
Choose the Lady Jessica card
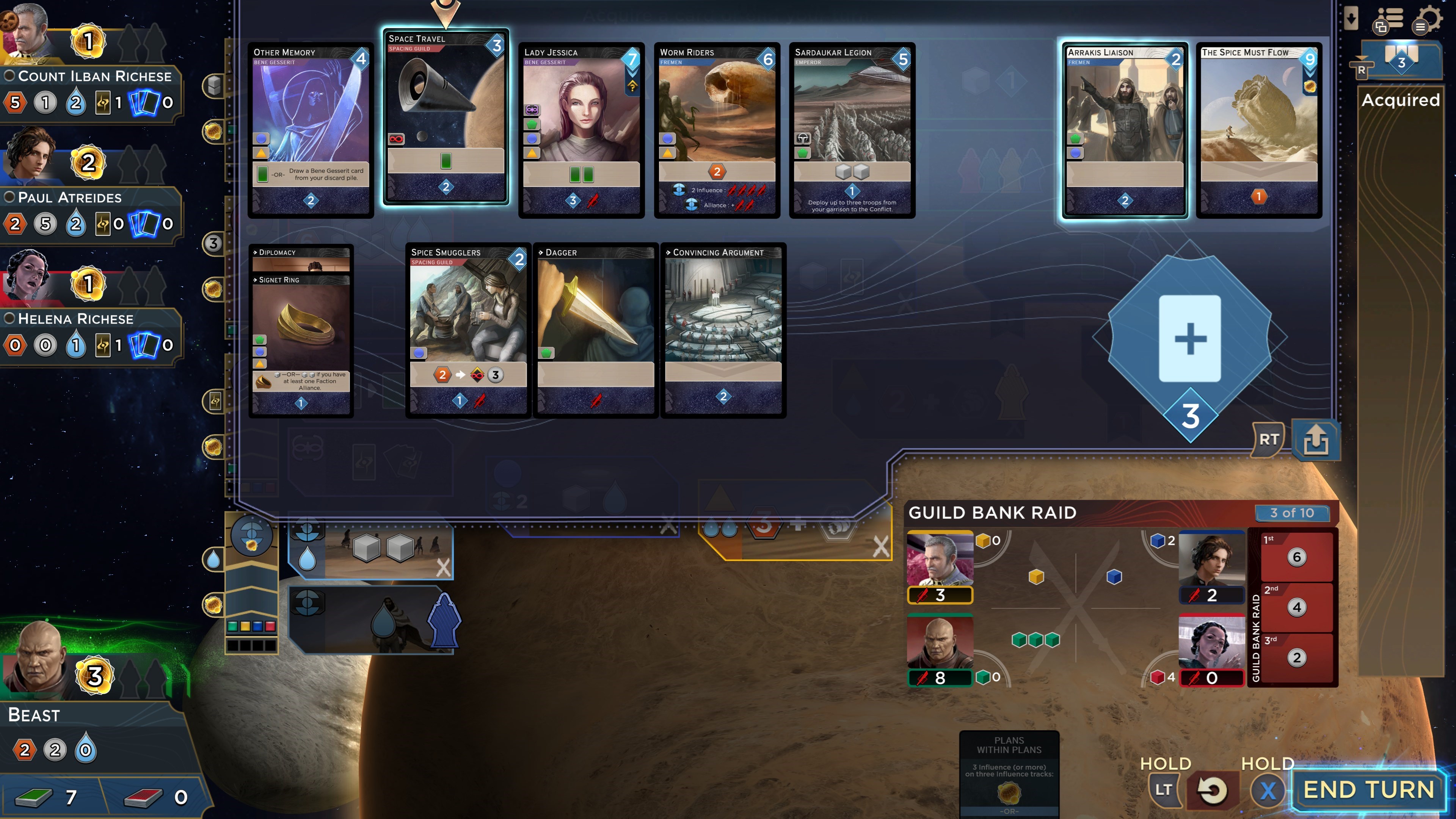581,130
